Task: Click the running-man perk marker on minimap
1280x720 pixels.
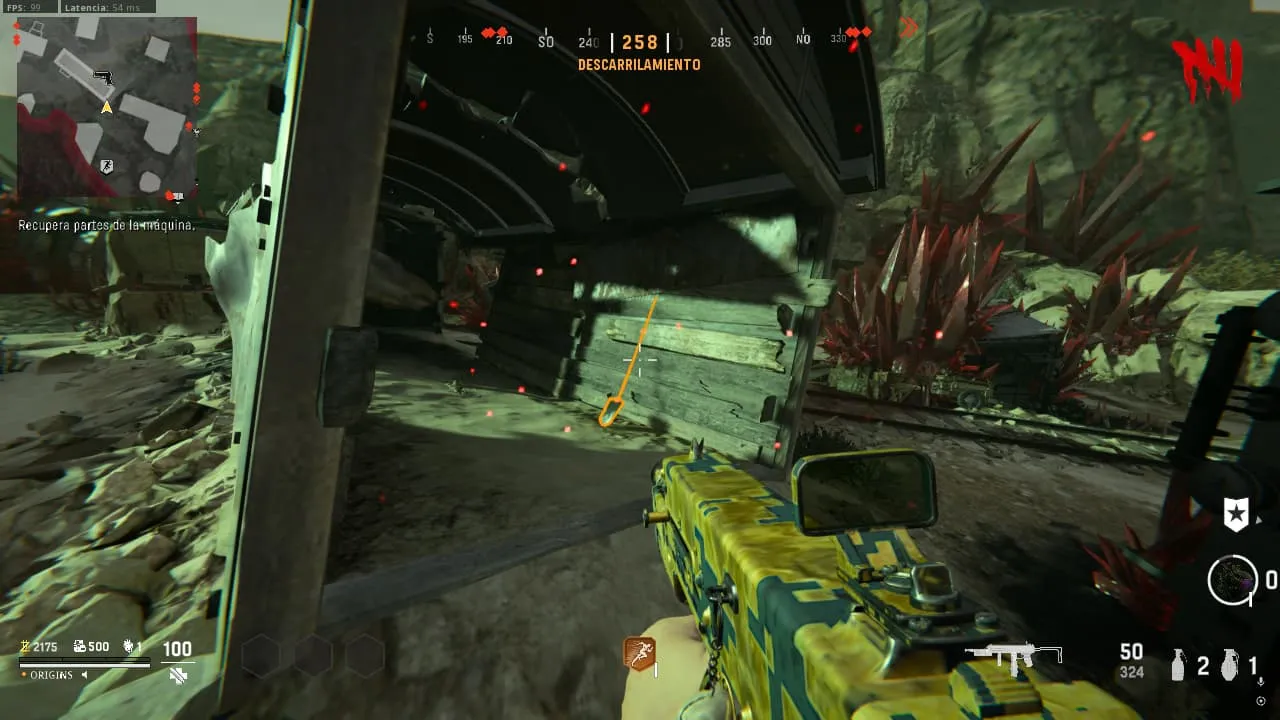Action: pyautogui.click(x=107, y=166)
